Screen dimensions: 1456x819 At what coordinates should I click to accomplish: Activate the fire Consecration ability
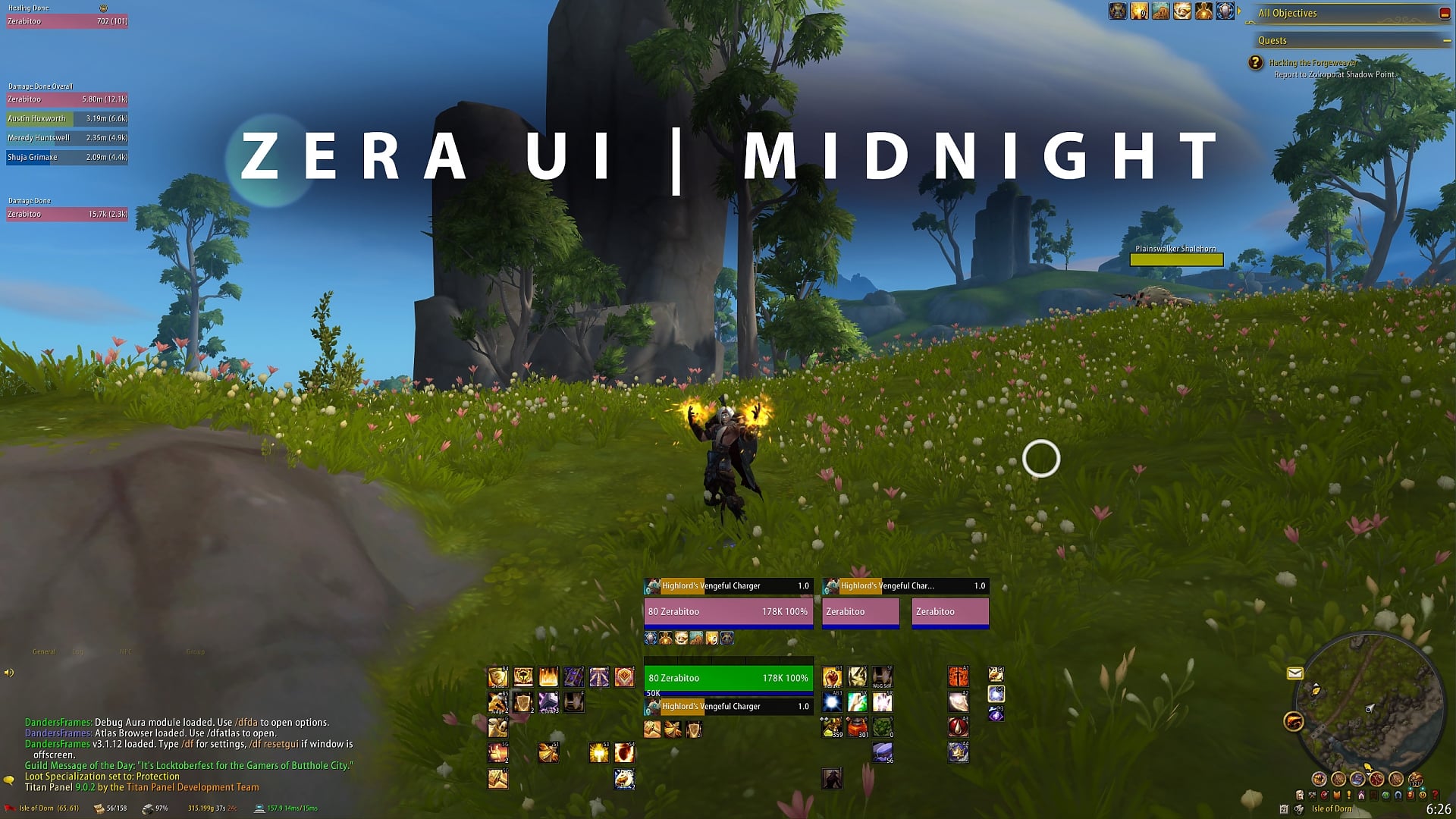pos(548,676)
